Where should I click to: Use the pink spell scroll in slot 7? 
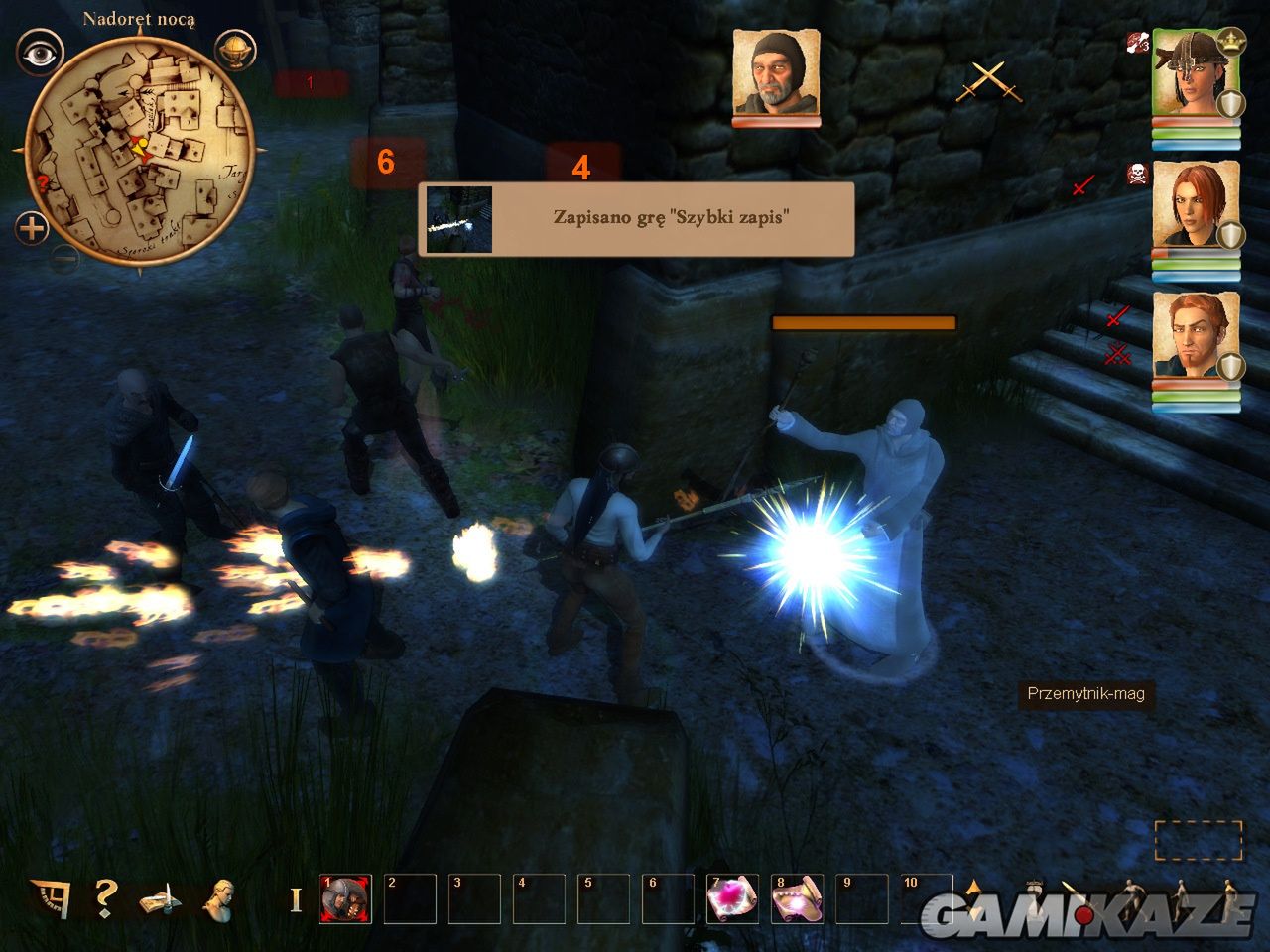tap(732, 899)
